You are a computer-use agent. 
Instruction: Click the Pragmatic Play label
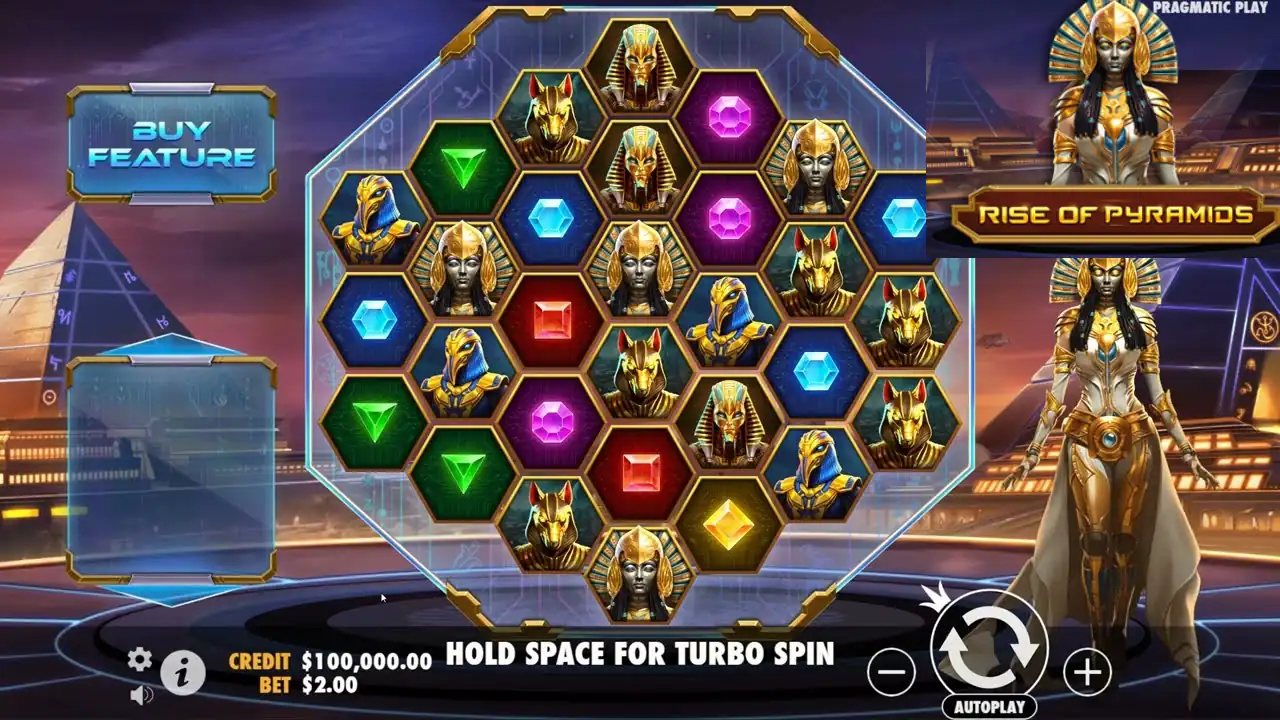coord(1209,8)
